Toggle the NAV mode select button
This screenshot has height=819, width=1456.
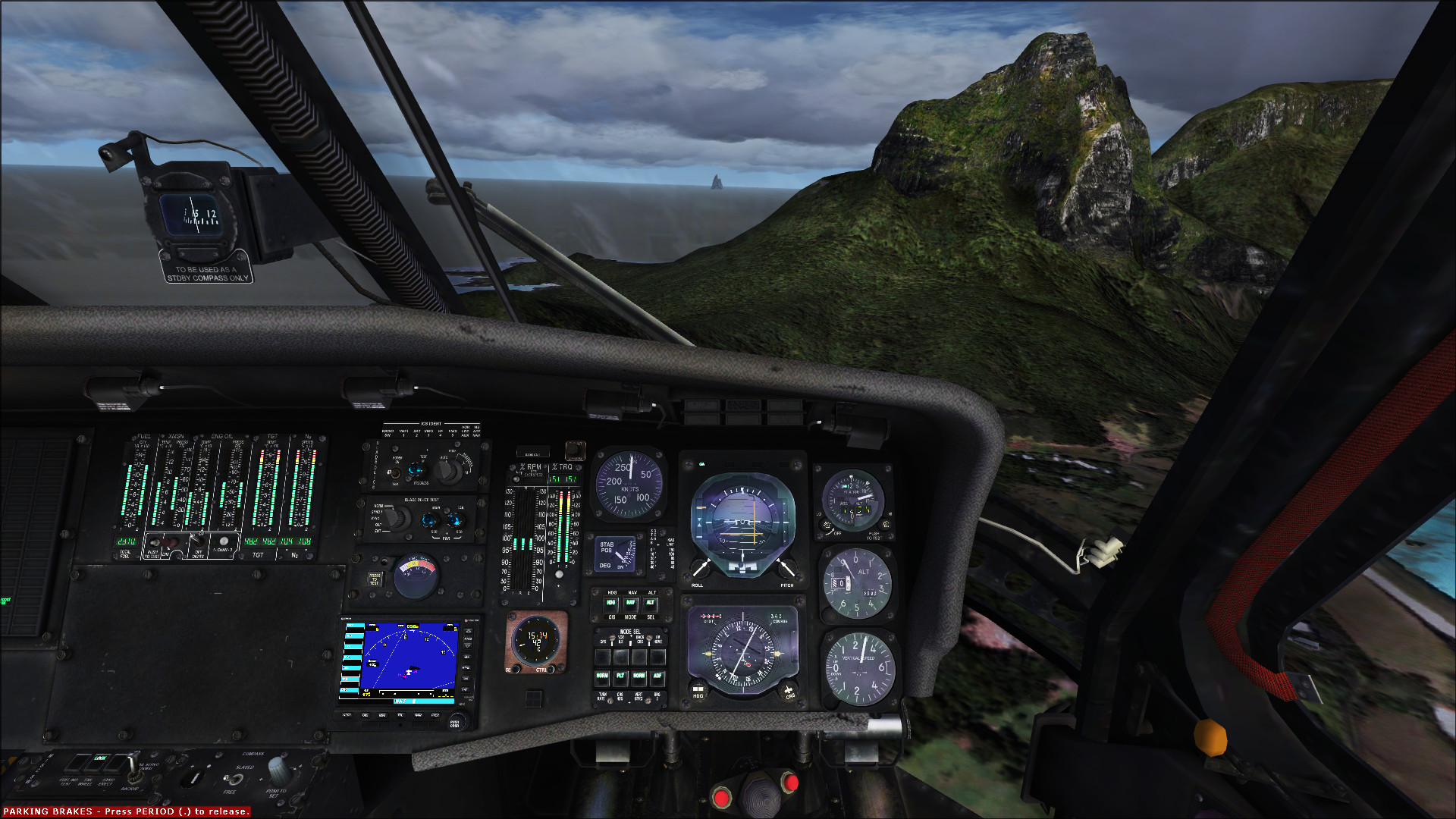(x=631, y=604)
